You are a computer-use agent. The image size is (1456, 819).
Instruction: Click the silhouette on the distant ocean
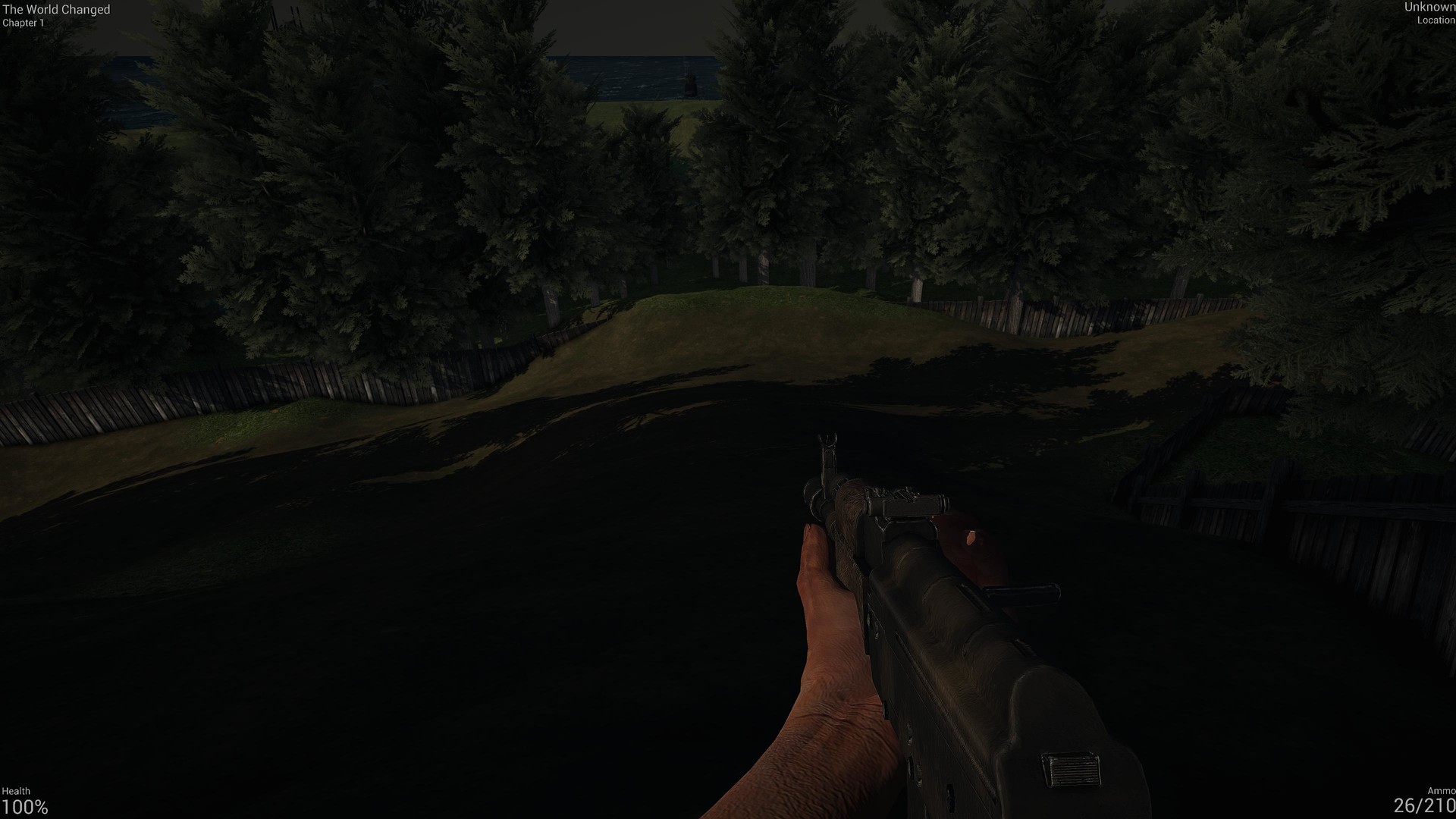[690, 86]
